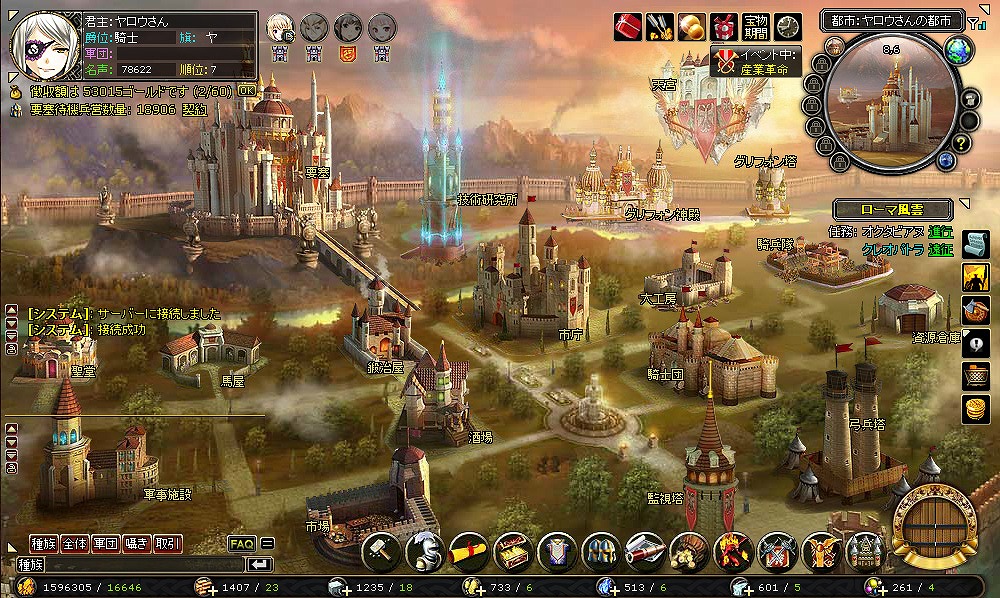
Task: Open the FAQ button
Action: pyautogui.click(x=242, y=544)
